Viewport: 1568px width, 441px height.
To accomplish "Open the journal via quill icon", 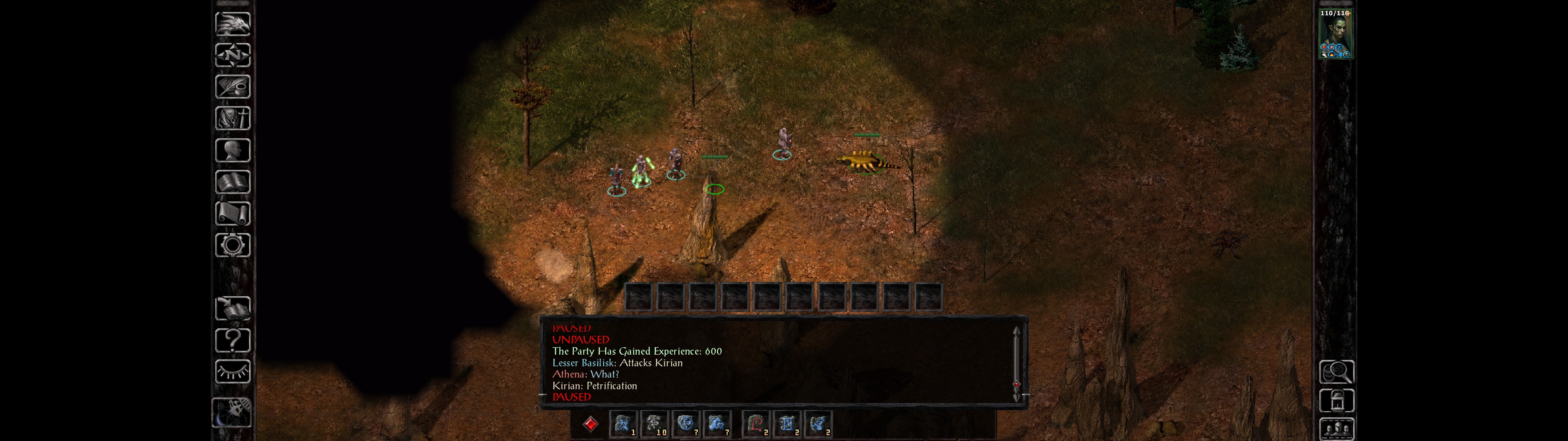I will (232, 86).
